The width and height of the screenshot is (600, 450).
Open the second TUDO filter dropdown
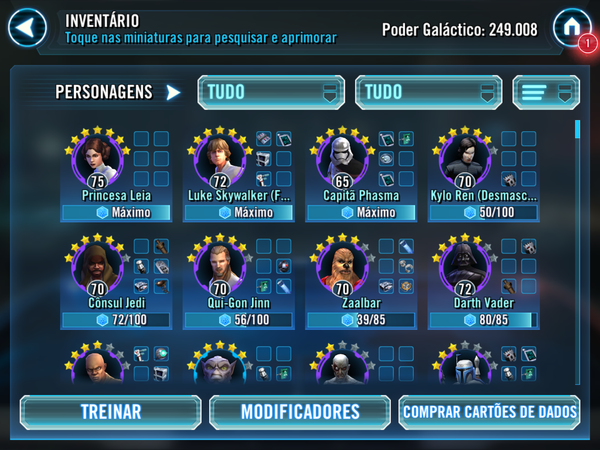(x=427, y=92)
